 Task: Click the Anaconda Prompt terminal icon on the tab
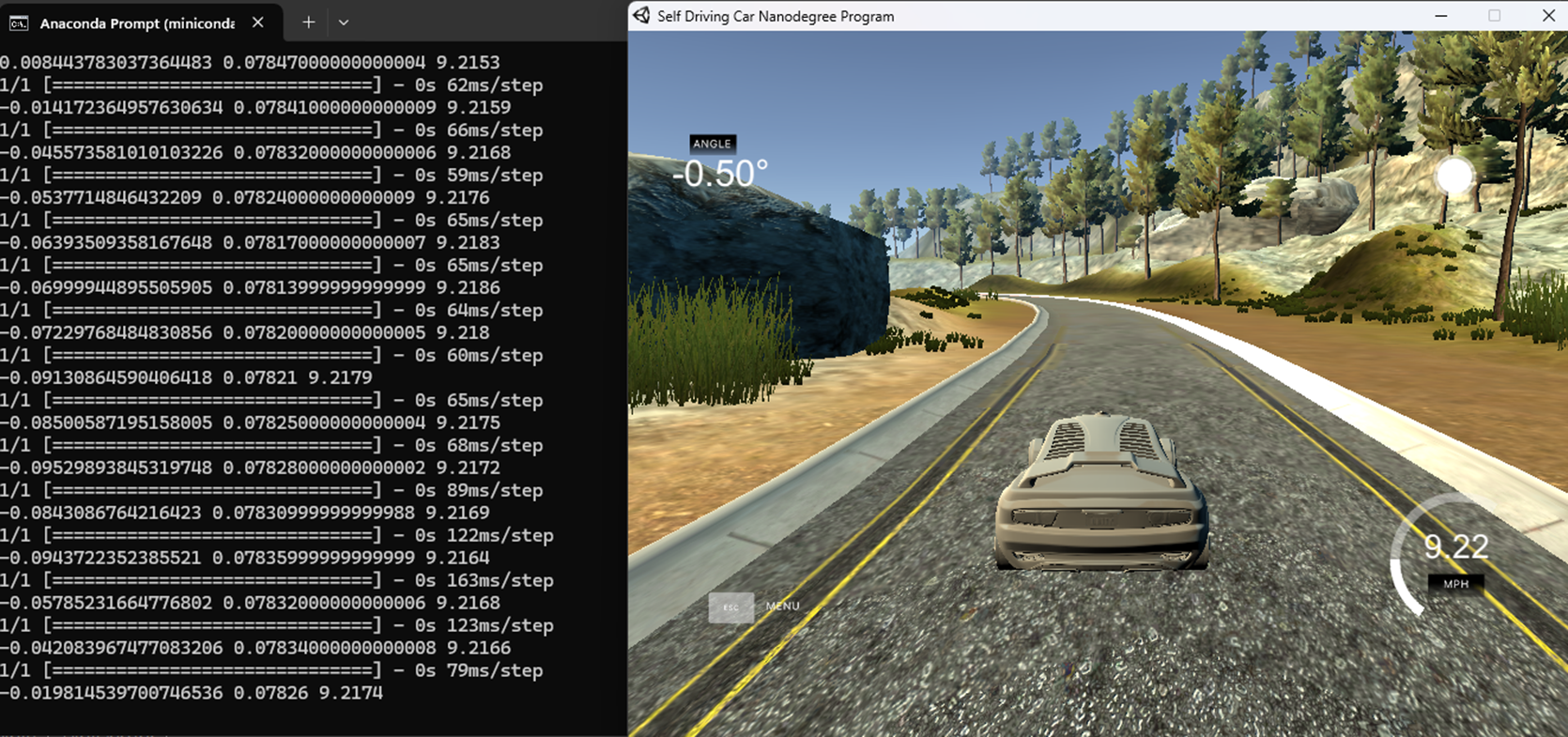tap(18, 23)
